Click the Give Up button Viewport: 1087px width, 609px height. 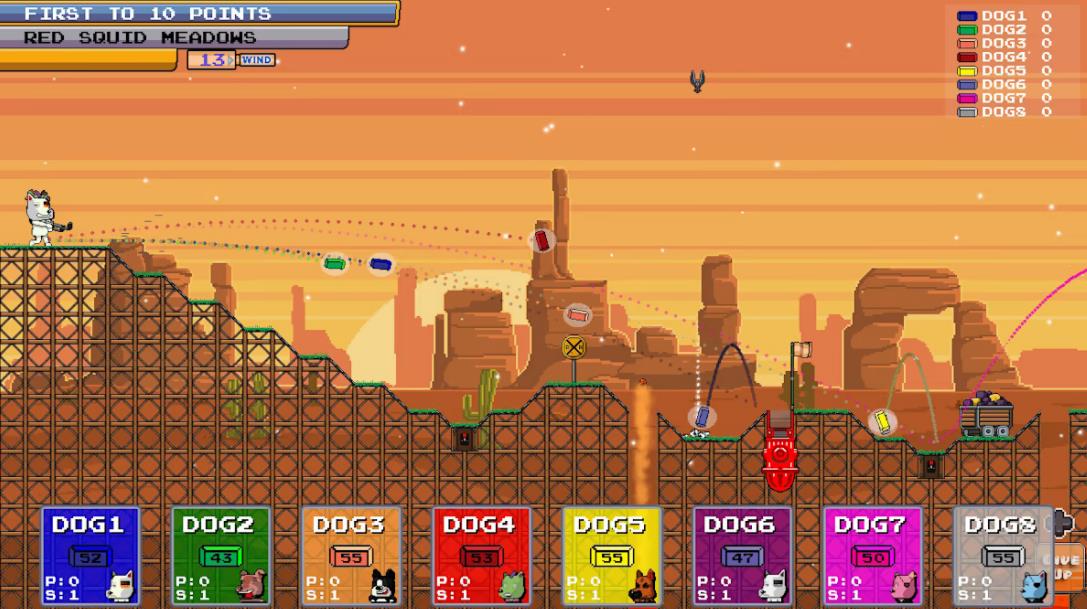pos(1066,567)
